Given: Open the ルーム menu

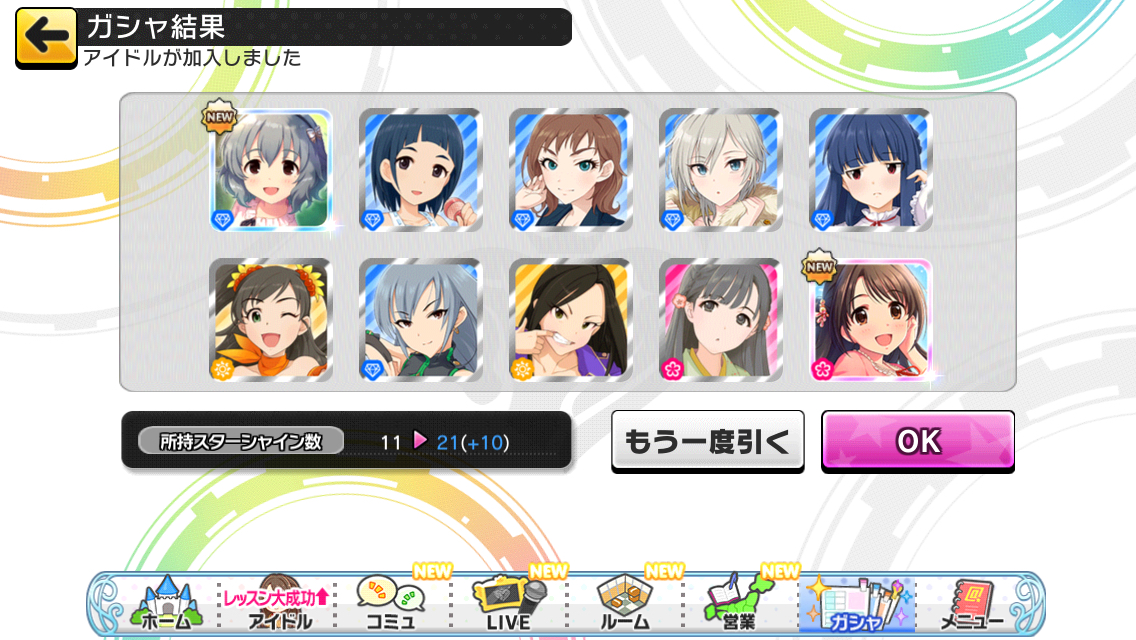Looking at the screenshot, I should (x=623, y=603).
